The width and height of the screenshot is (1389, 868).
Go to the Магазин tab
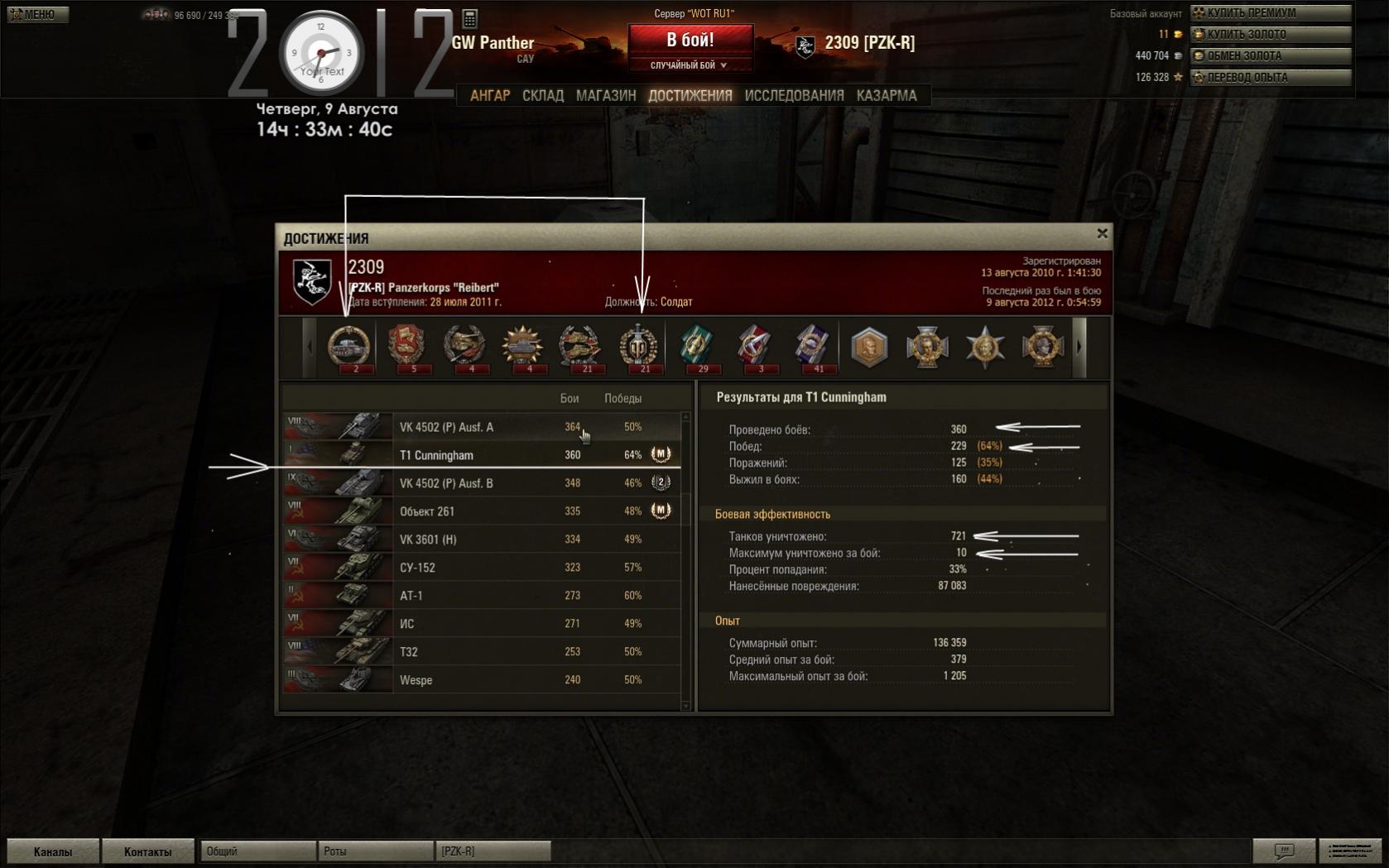tap(606, 96)
